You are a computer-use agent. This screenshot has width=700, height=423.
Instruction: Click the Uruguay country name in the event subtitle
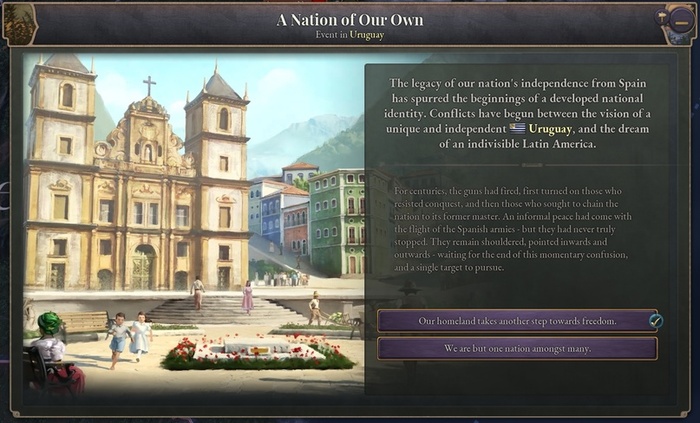367,34
